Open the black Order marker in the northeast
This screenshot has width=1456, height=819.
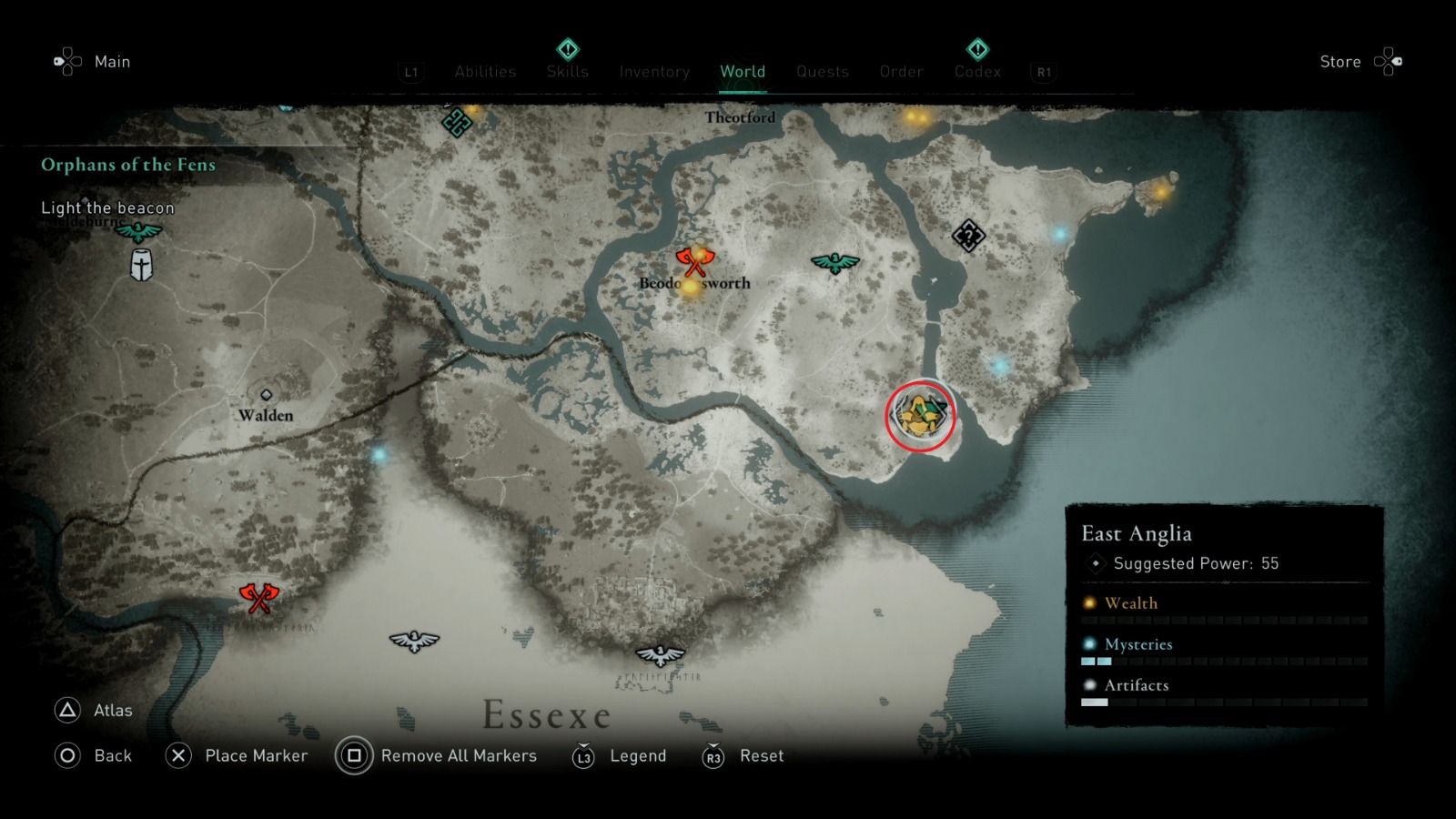(x=967, y=235)
